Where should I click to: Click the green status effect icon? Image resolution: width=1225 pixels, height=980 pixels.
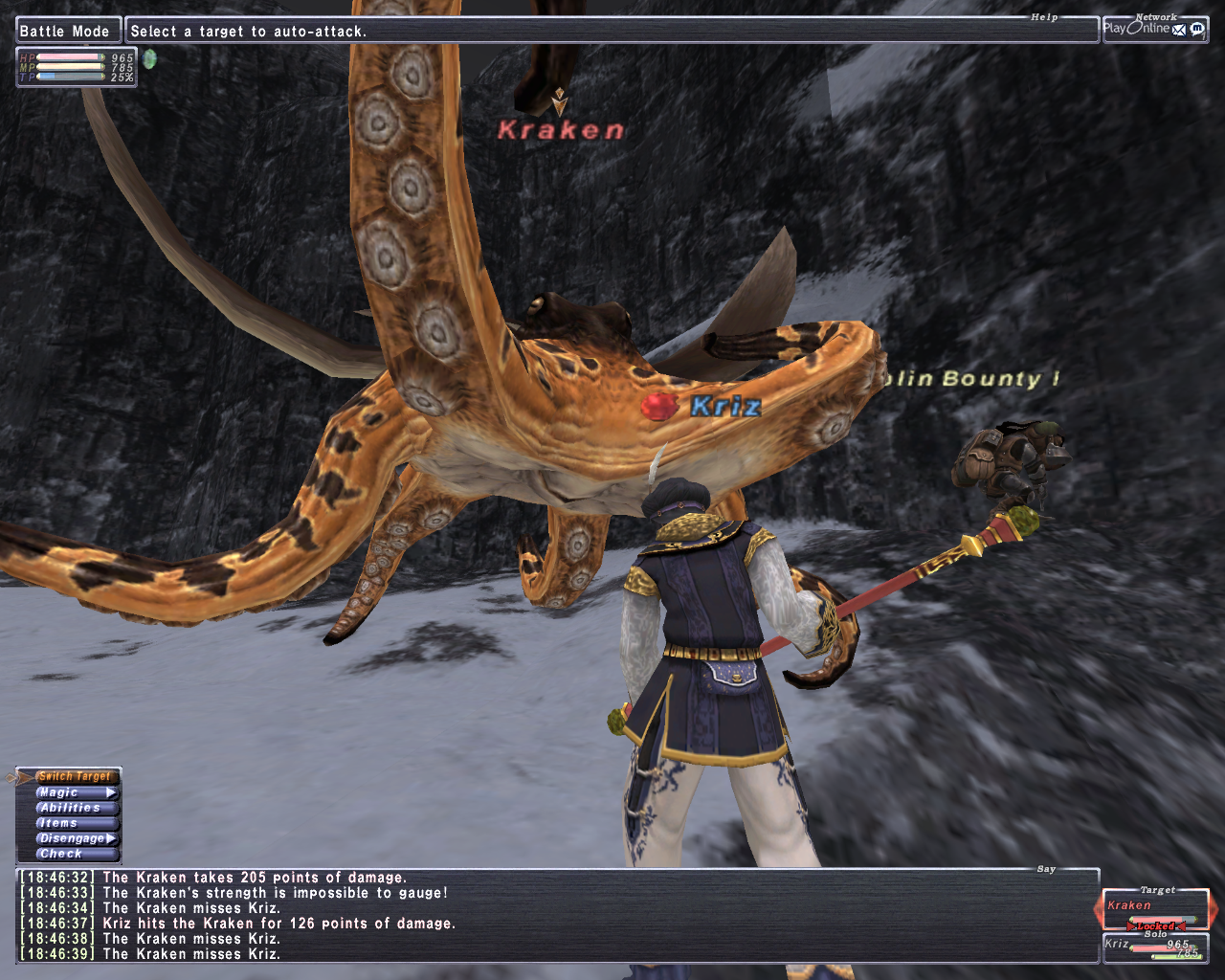149,59
